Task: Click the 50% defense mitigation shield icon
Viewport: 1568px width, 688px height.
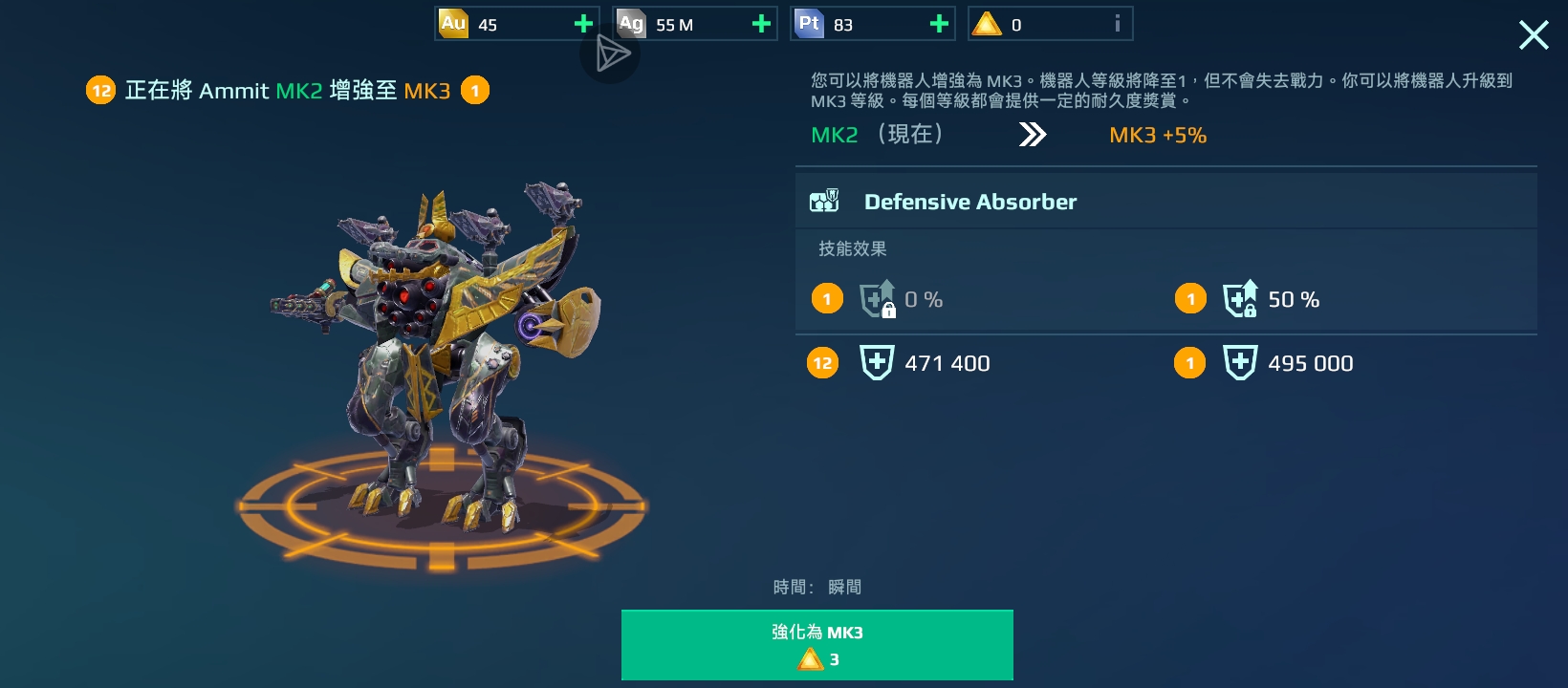Action: 1241,298
